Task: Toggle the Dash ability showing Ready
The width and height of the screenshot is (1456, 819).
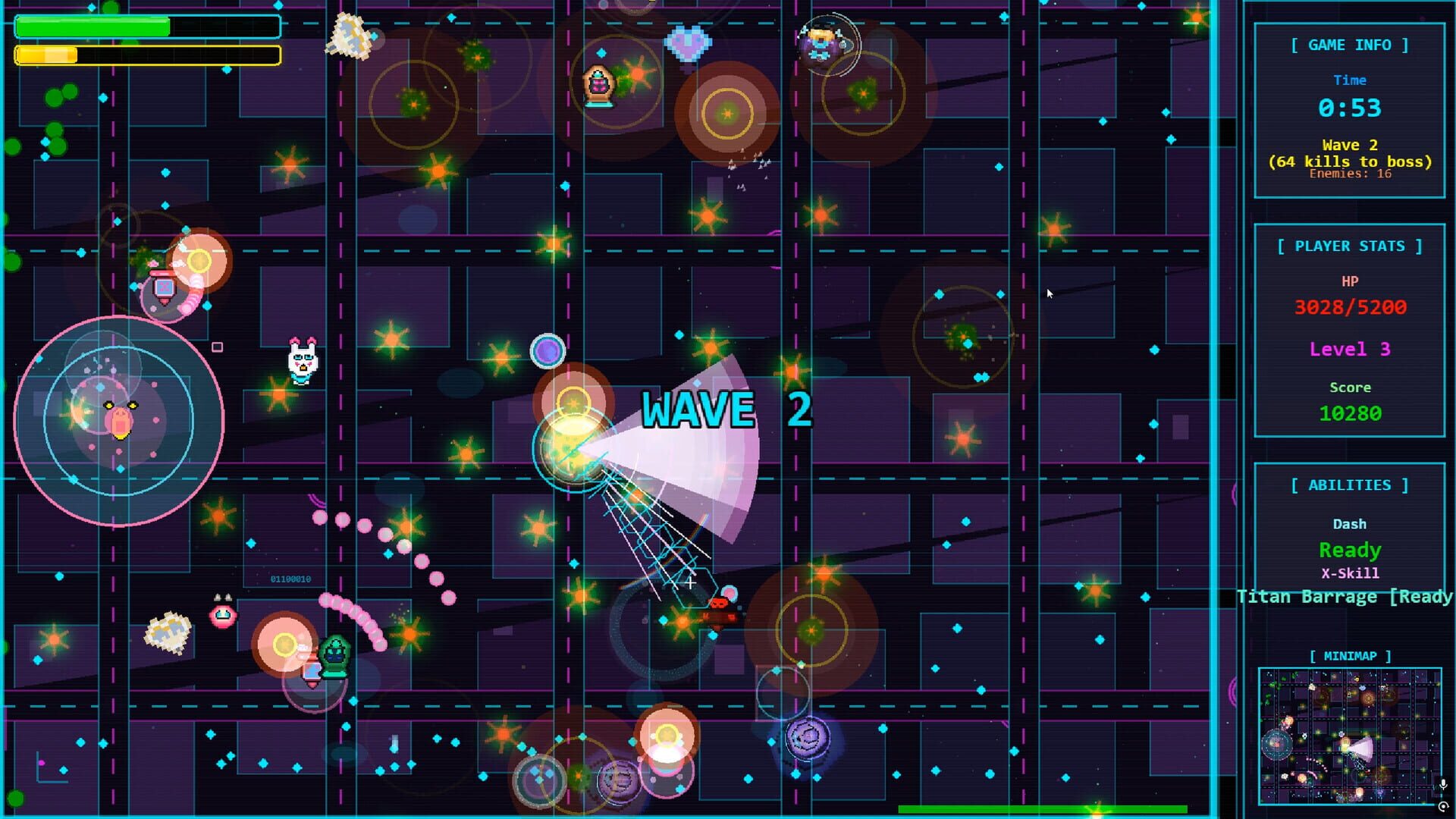Action: (1350, 550)
